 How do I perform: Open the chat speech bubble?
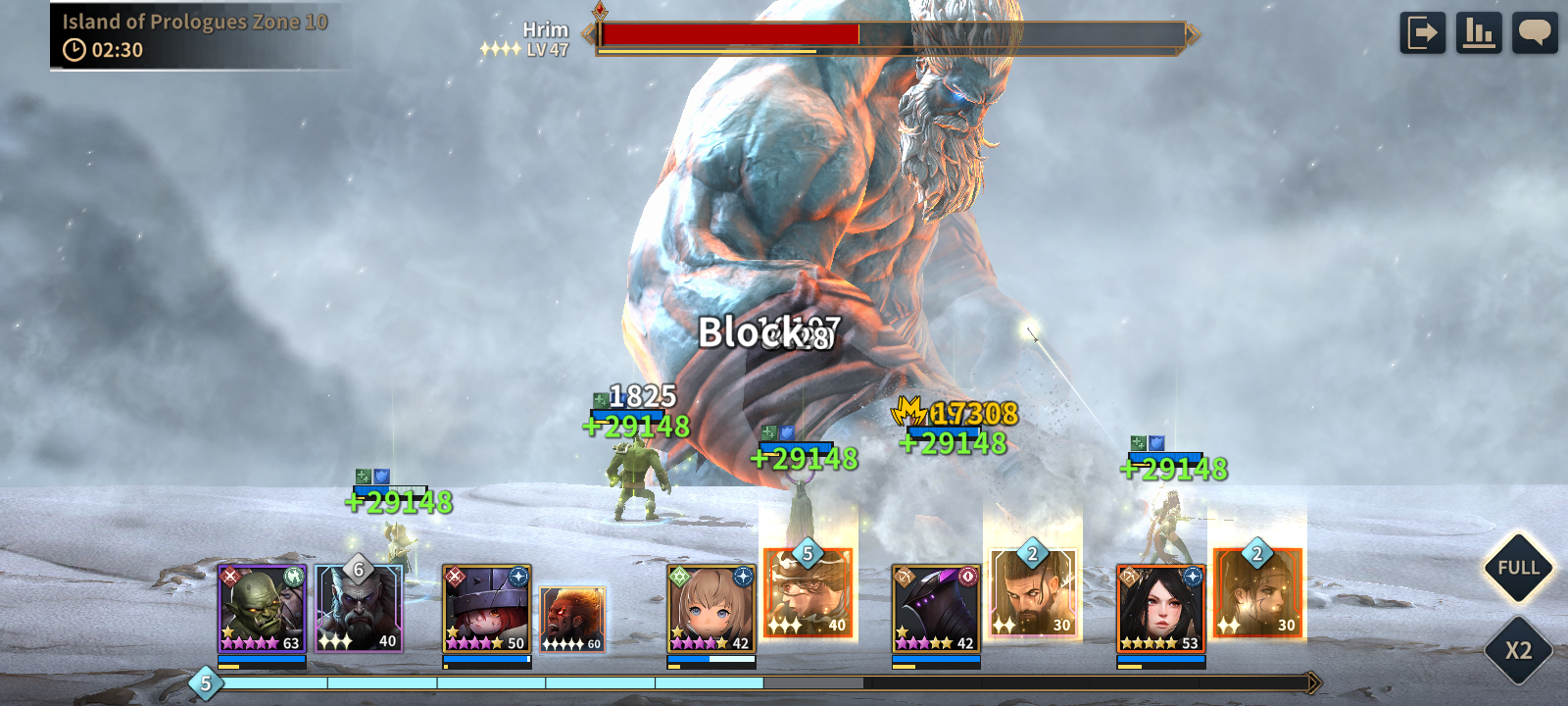point(1535,32)
